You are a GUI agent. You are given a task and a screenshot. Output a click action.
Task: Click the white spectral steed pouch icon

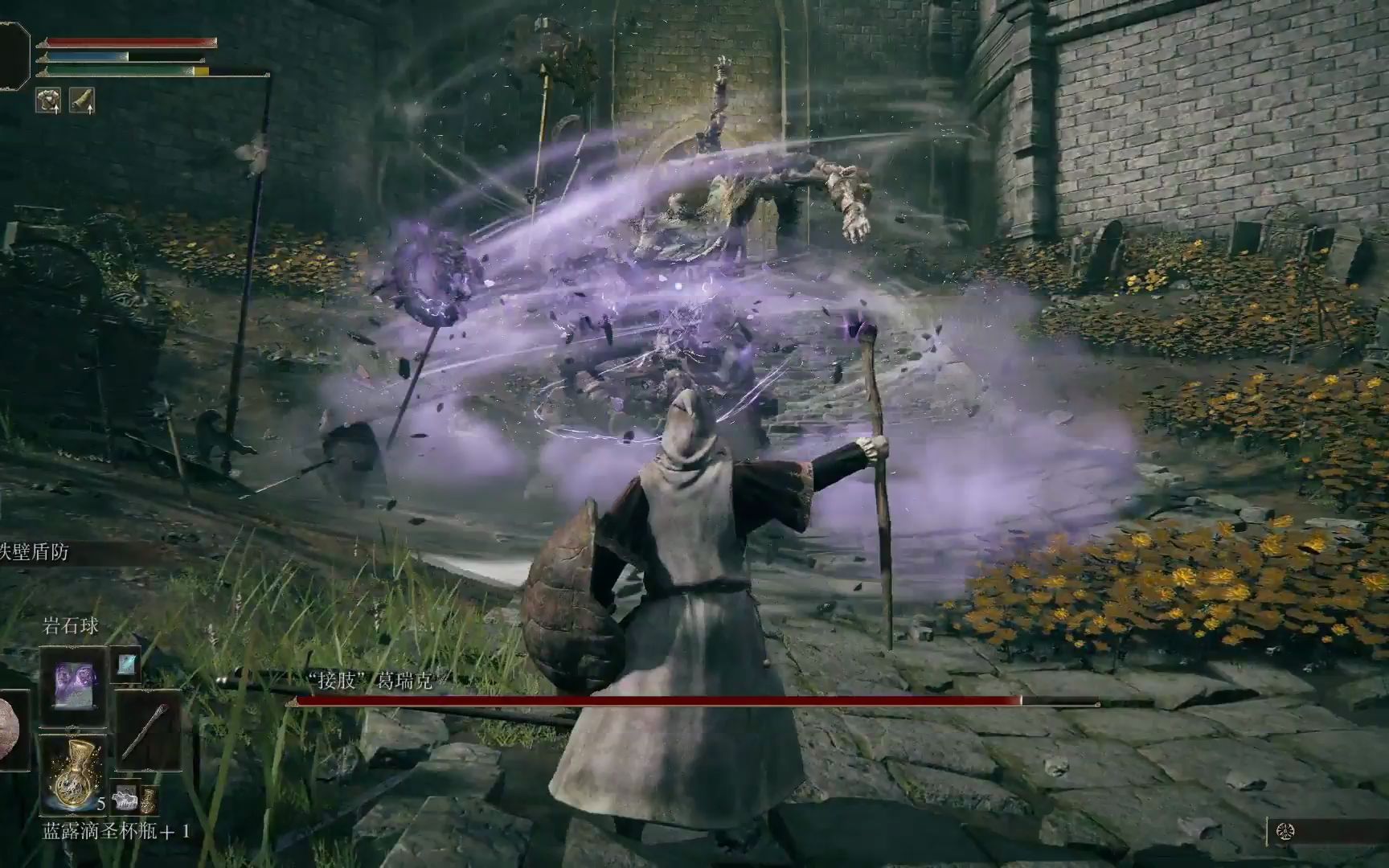click(x=125, y=798)
